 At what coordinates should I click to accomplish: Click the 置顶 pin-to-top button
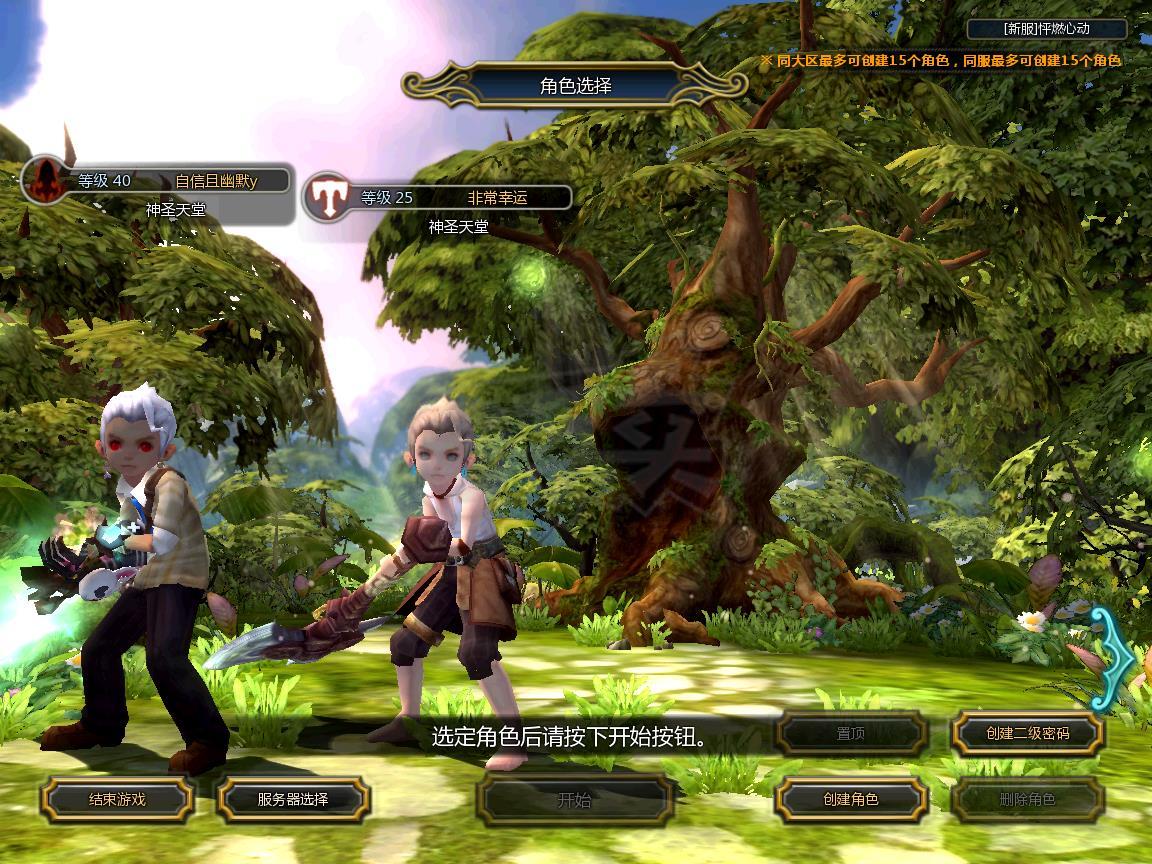(851, 733)
